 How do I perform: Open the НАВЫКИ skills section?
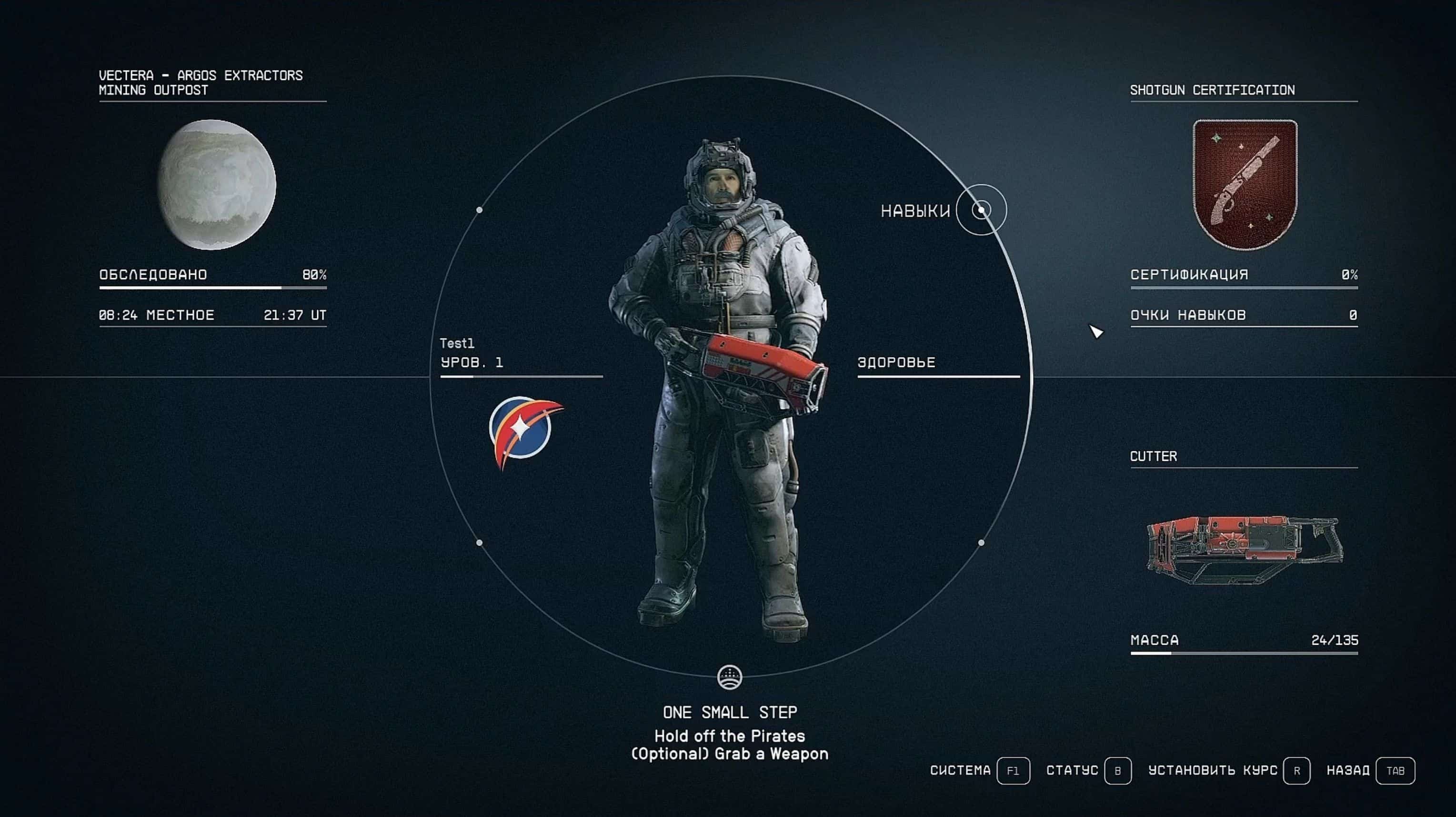click(981, 210)
